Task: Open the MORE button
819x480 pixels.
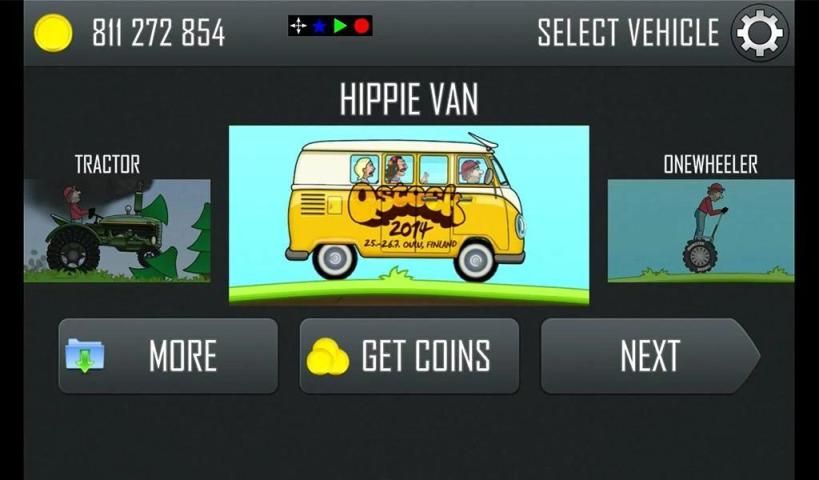Action: tap(168, 356)
